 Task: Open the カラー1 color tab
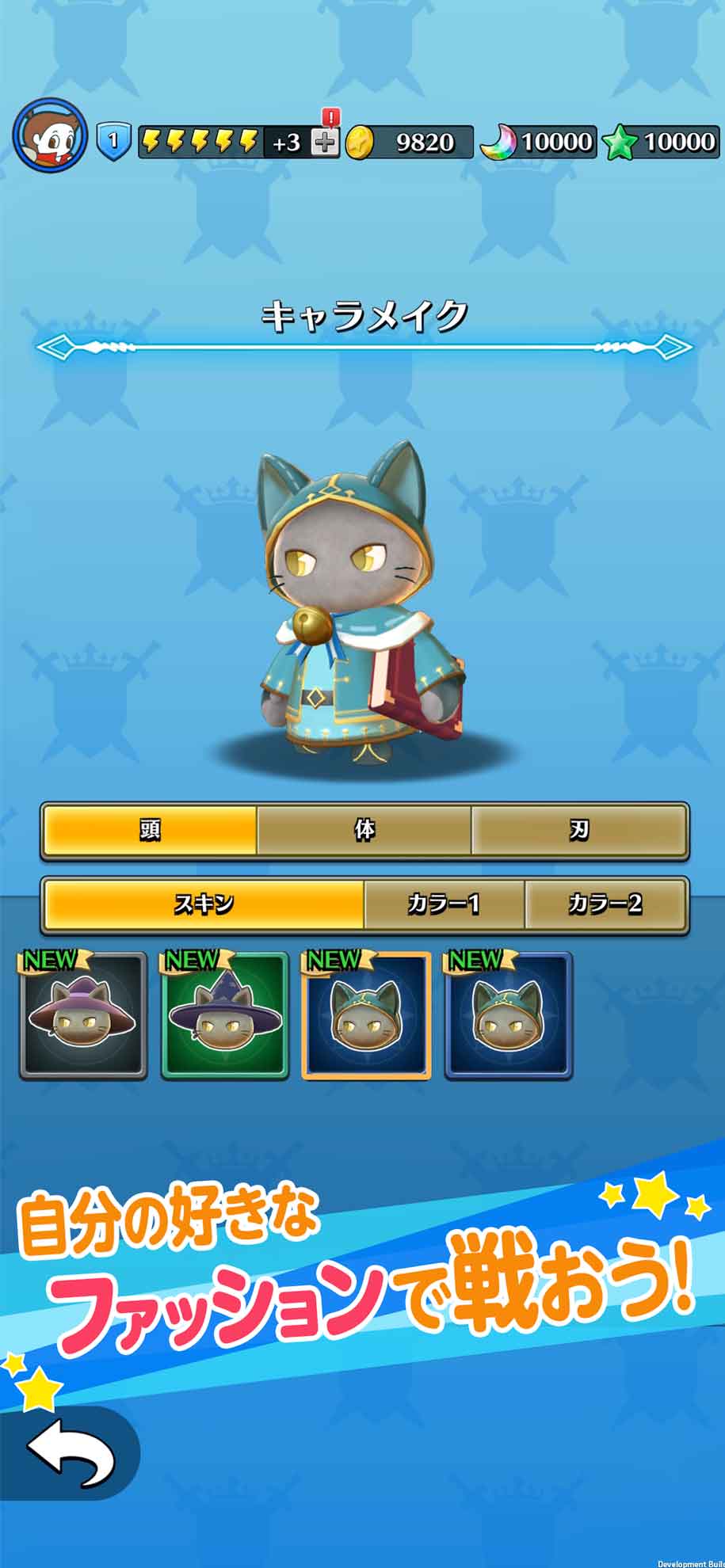[x=444, y=904]
